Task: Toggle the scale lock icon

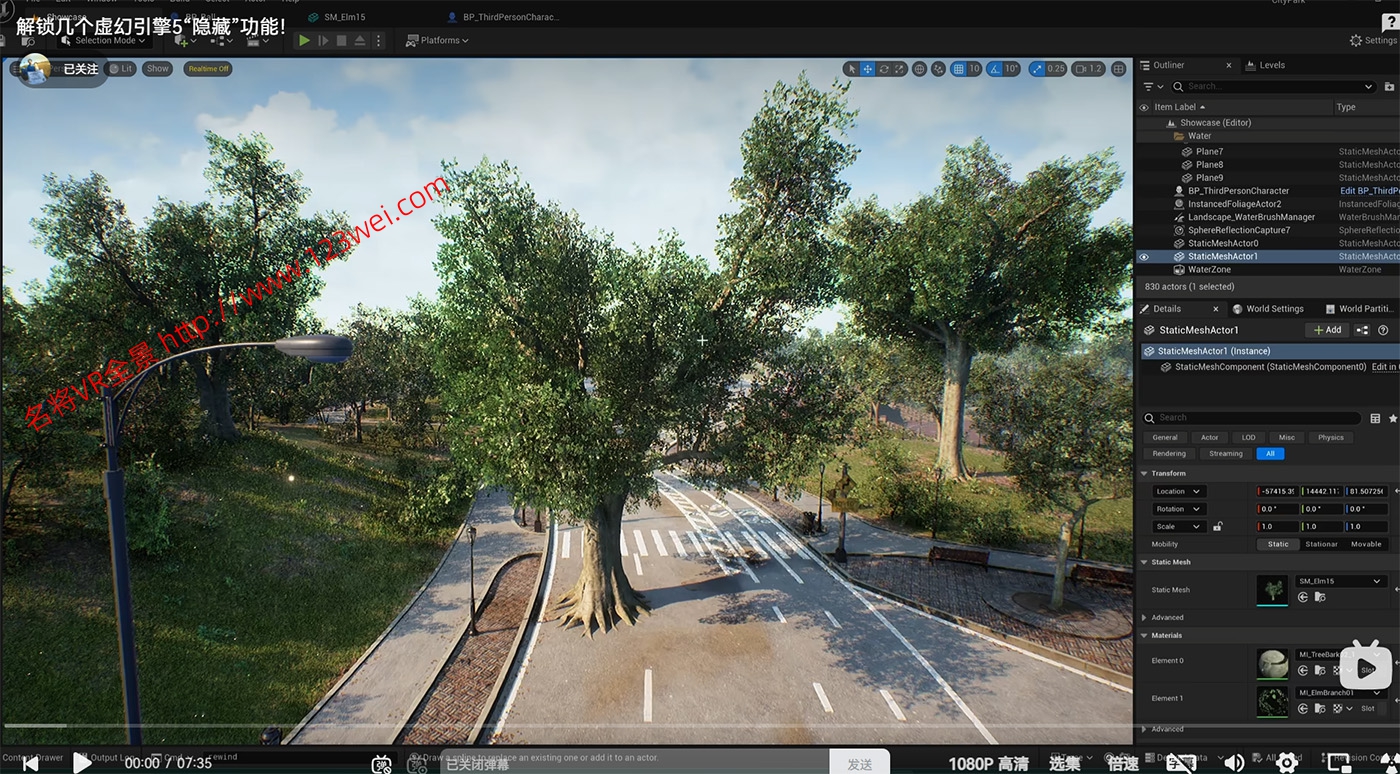Action: tap(1217, 526)
